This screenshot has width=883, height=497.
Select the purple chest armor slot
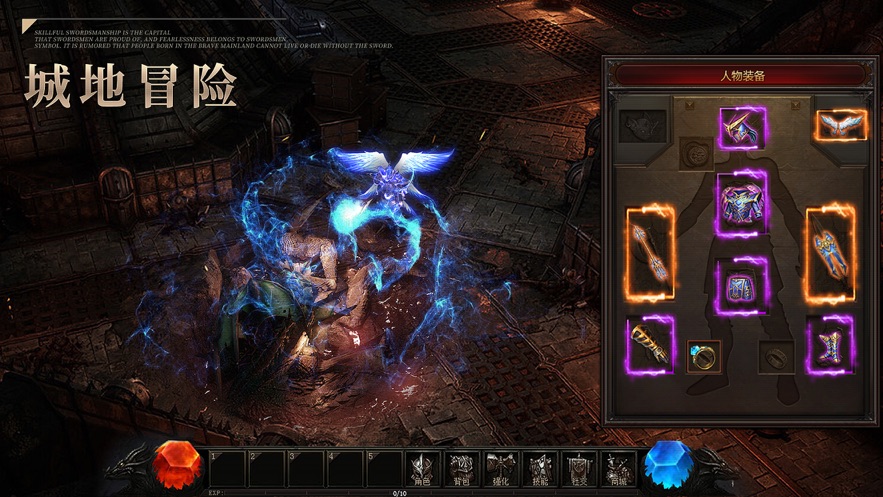coord(741,204)
